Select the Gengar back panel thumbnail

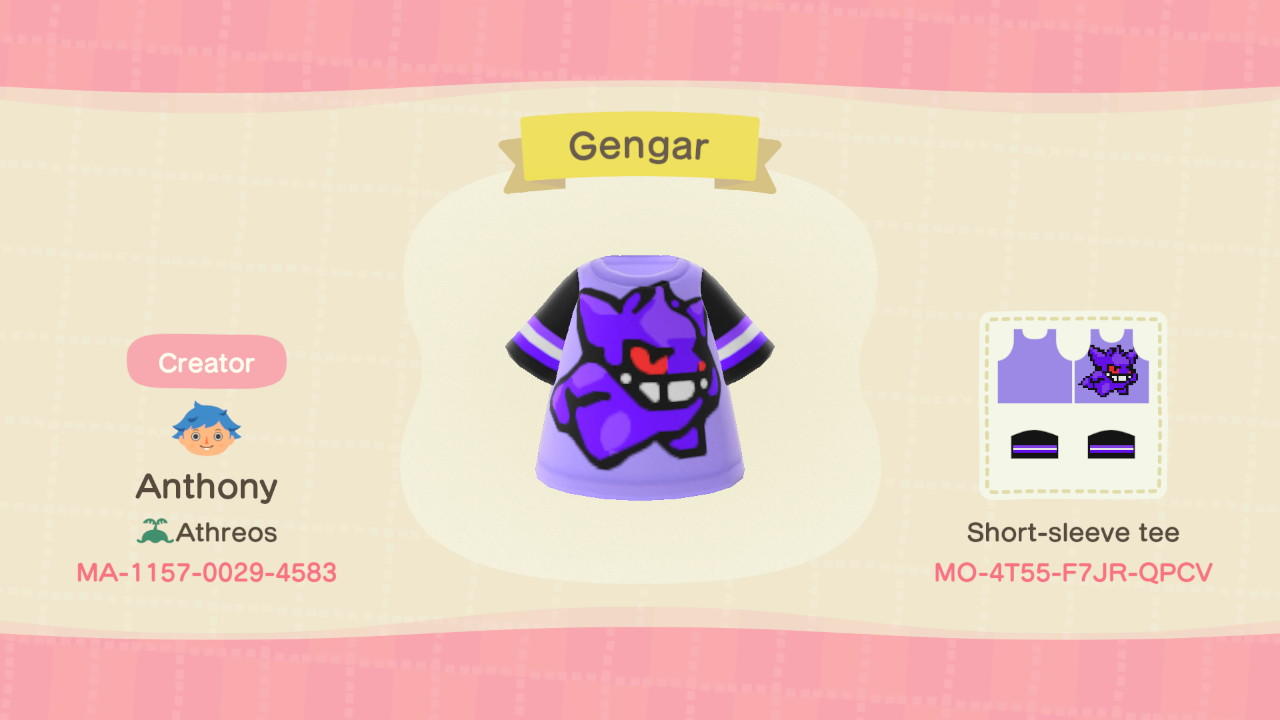(x=1113, y=365)
